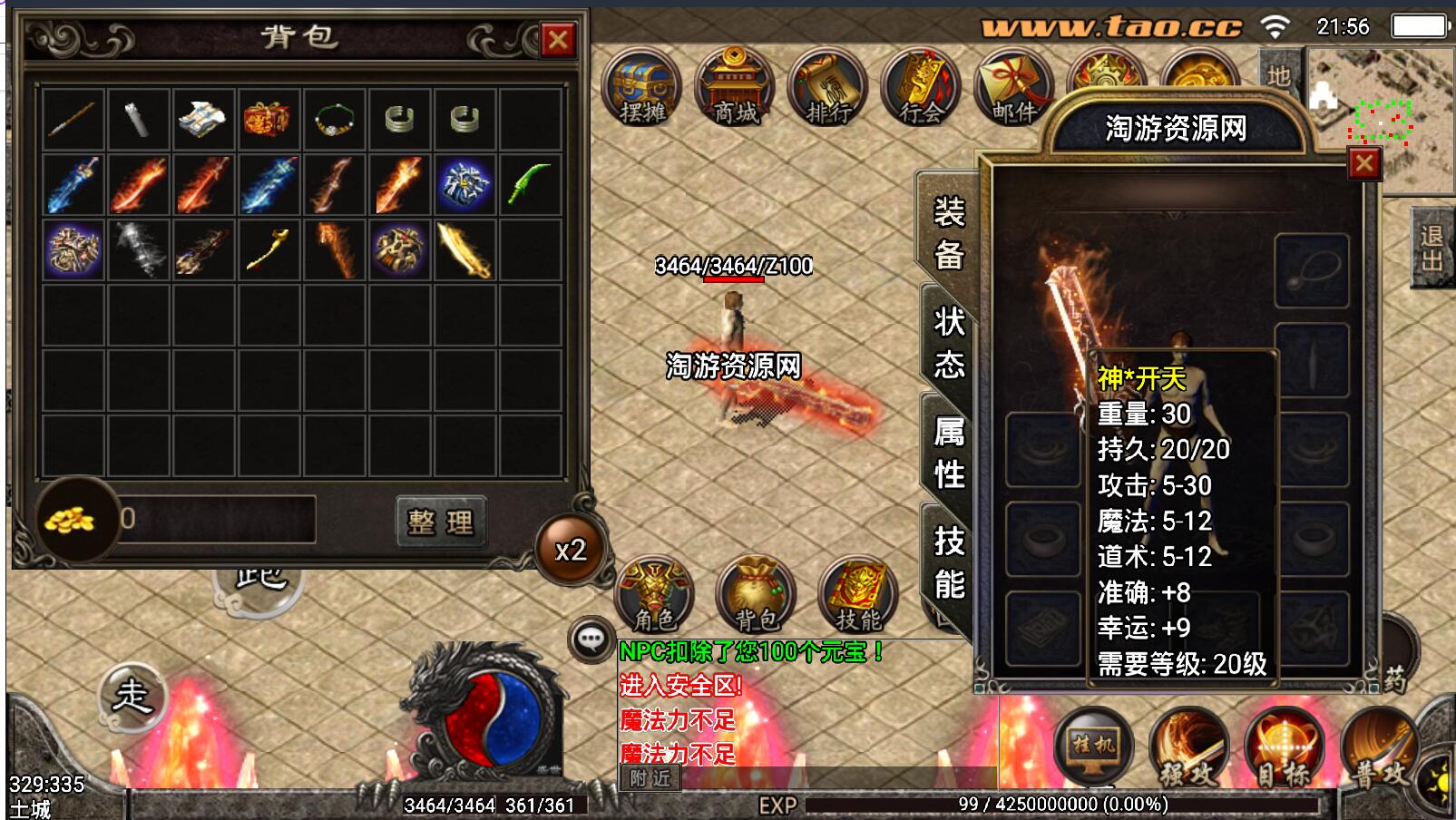Tap the 退出 exit button

point(1432,248)
